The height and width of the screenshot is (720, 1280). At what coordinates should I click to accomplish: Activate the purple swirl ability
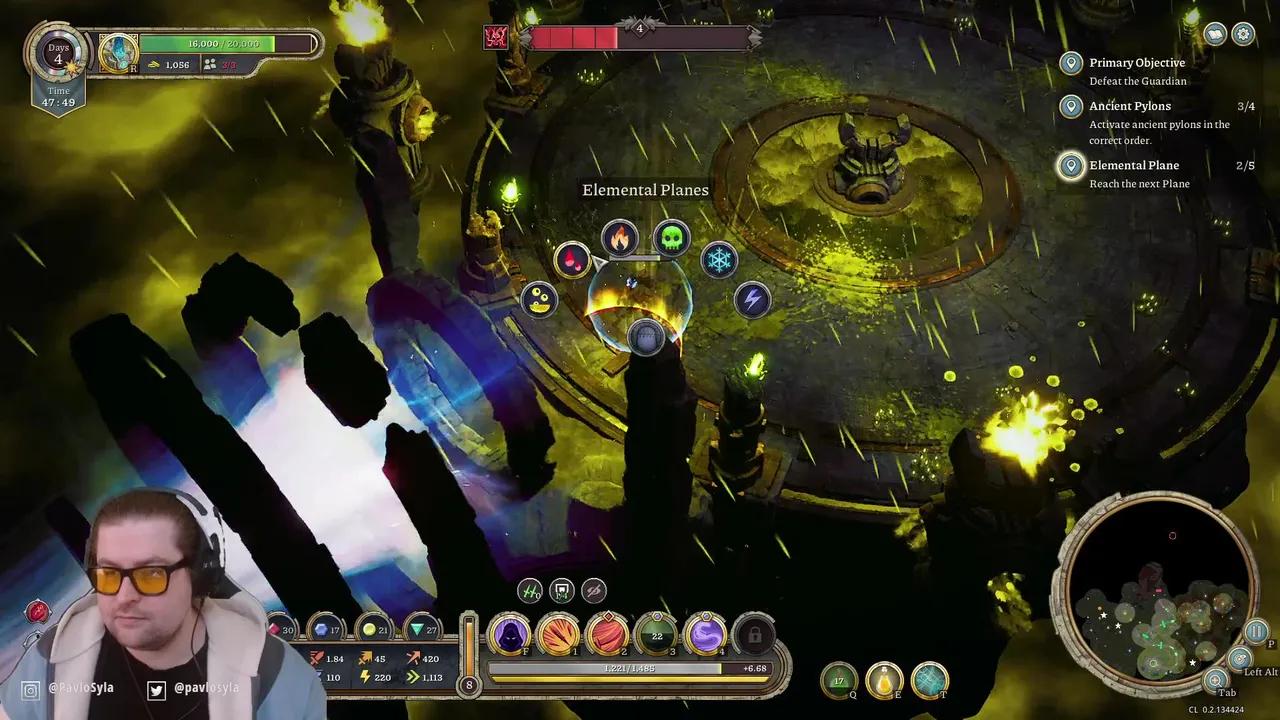pos(706,635)
